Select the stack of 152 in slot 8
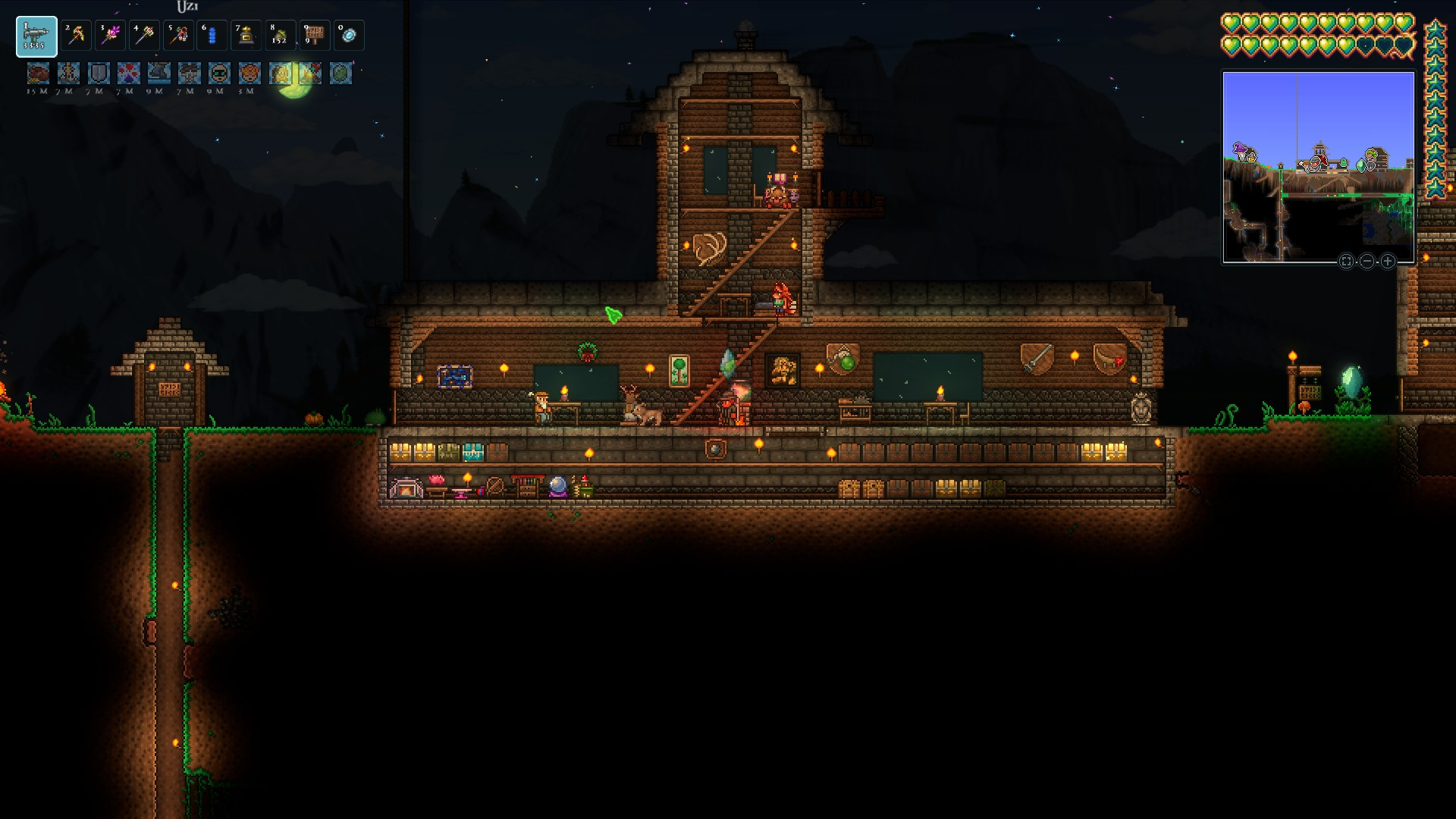Viewport: 1456px width, 819px height. tap(281, 36)
